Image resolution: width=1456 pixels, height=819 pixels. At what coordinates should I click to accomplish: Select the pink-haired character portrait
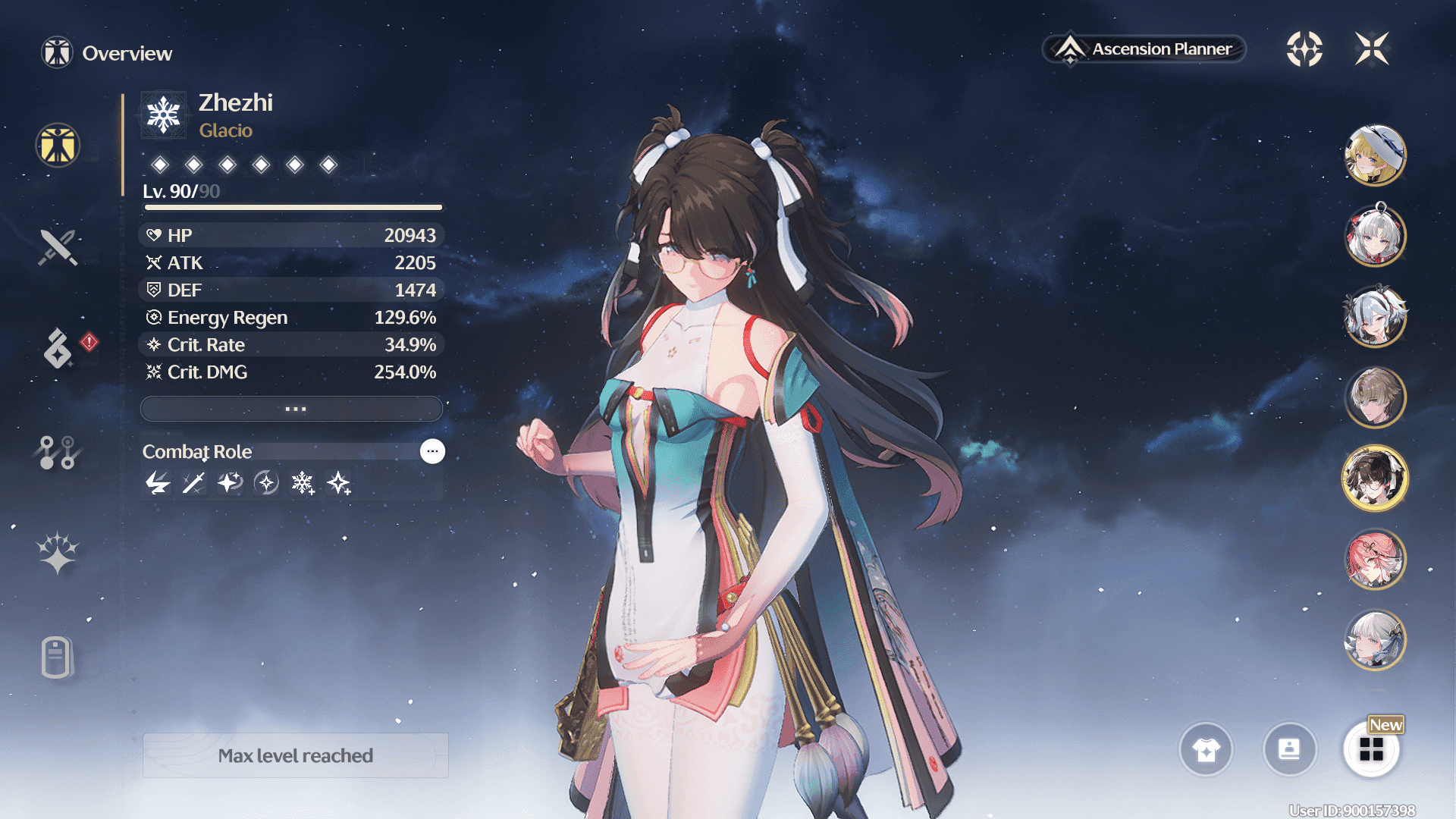point(1375,560)
